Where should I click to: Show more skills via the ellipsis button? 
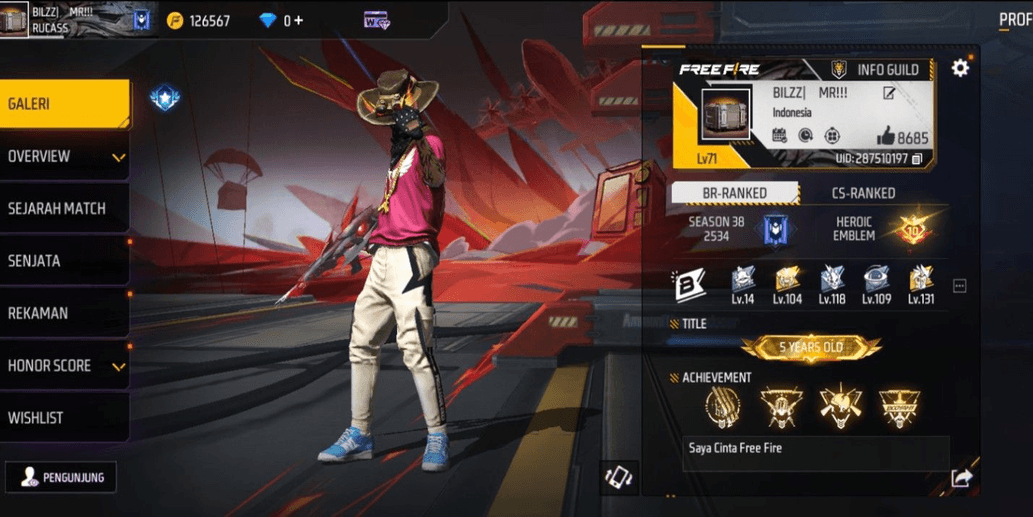pos(960,286)
